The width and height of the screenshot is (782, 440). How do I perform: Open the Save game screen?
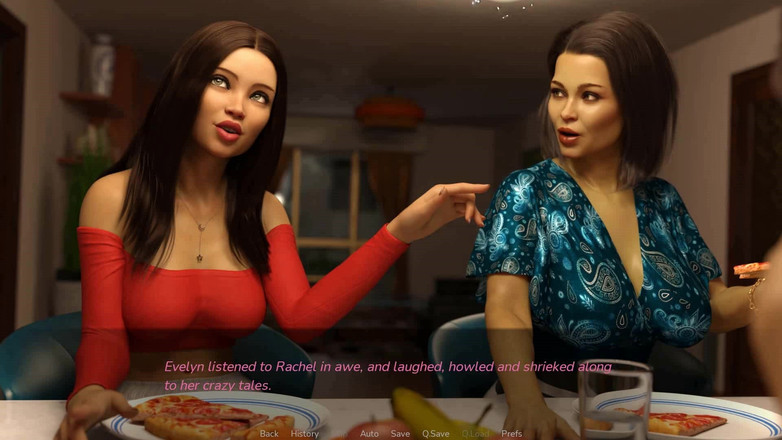point(400,434)
